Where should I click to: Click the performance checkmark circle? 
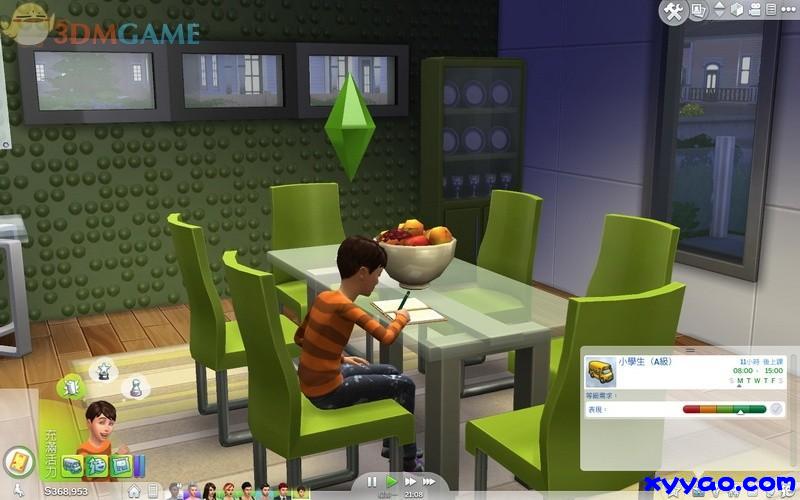tap(776, 408)
